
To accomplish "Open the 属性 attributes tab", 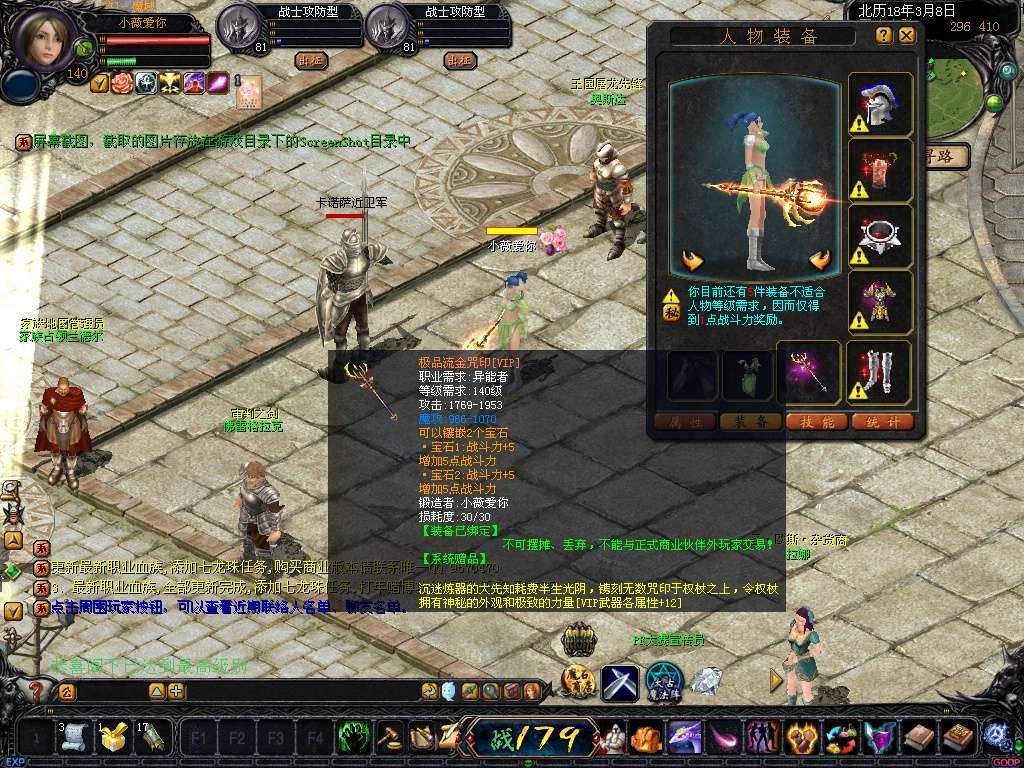I will point(684,422).
